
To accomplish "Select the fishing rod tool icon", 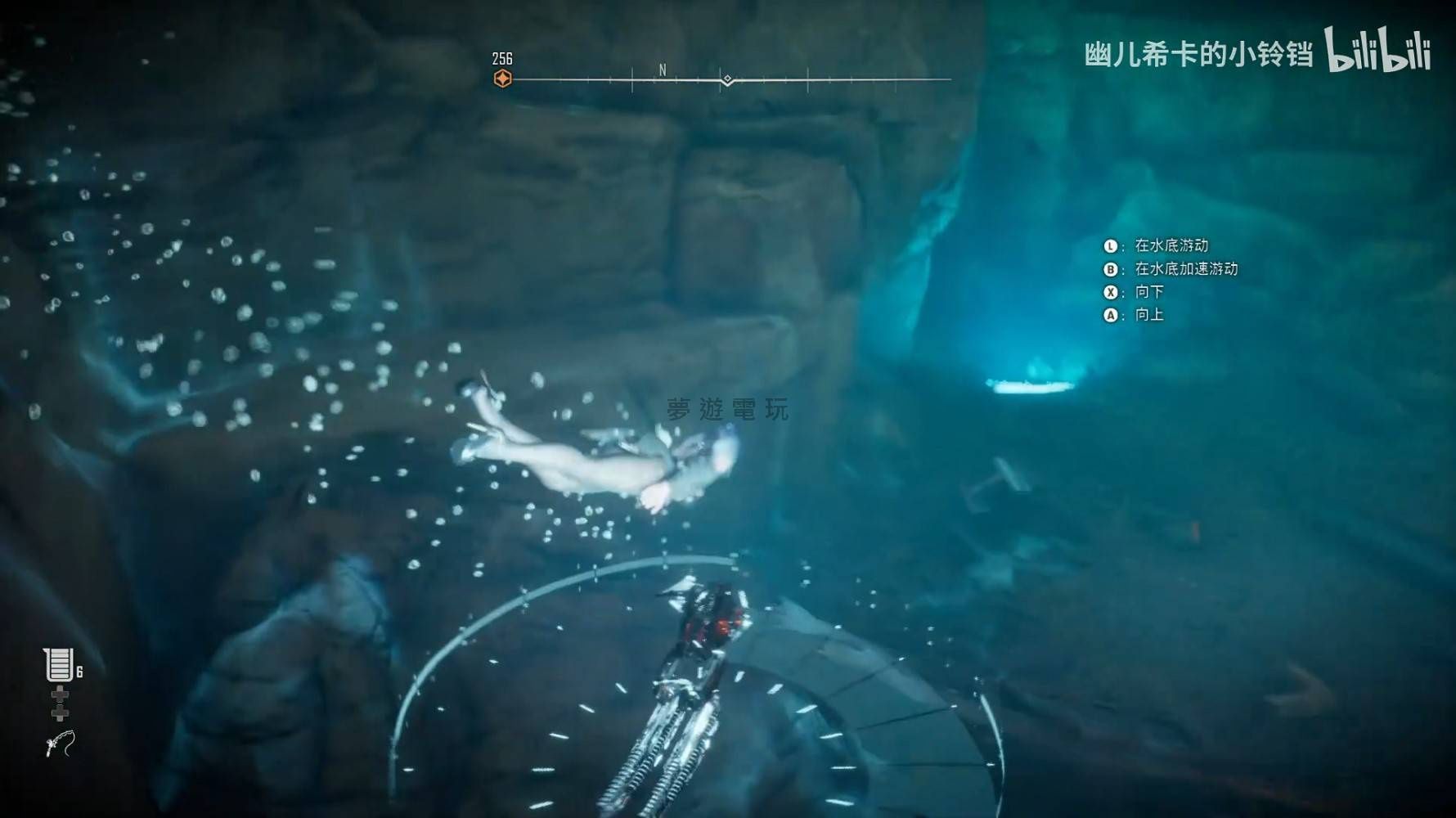I will click(60, 744).
